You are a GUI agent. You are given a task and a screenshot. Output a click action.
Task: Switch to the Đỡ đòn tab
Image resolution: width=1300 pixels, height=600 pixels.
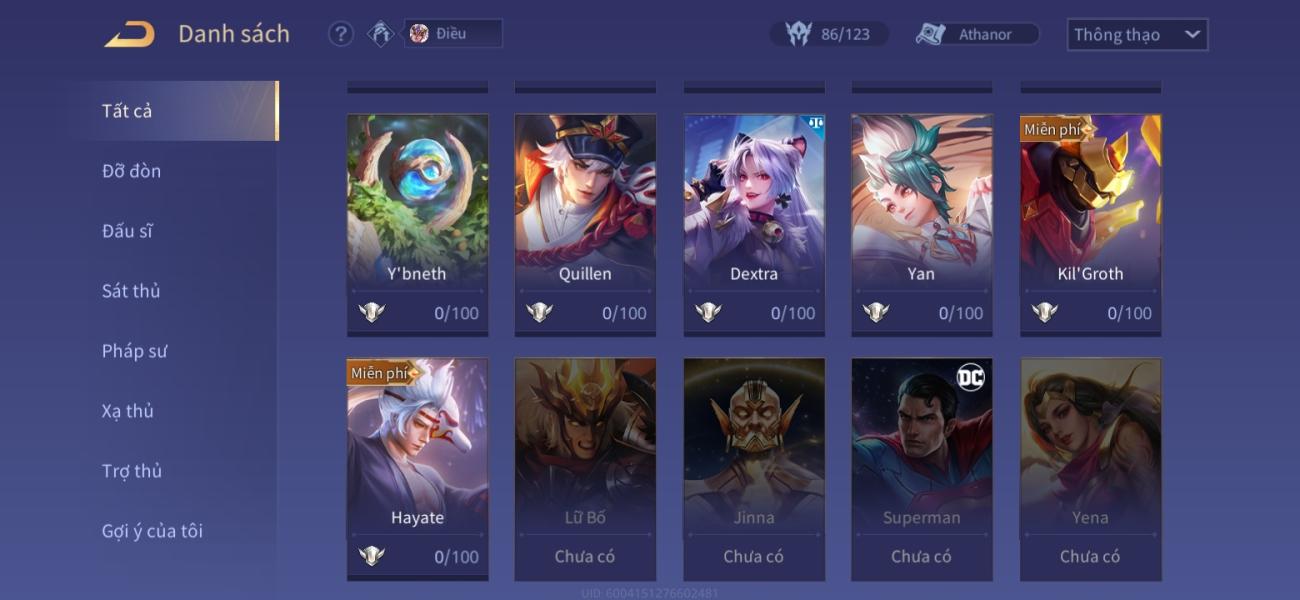pos(131,171)
